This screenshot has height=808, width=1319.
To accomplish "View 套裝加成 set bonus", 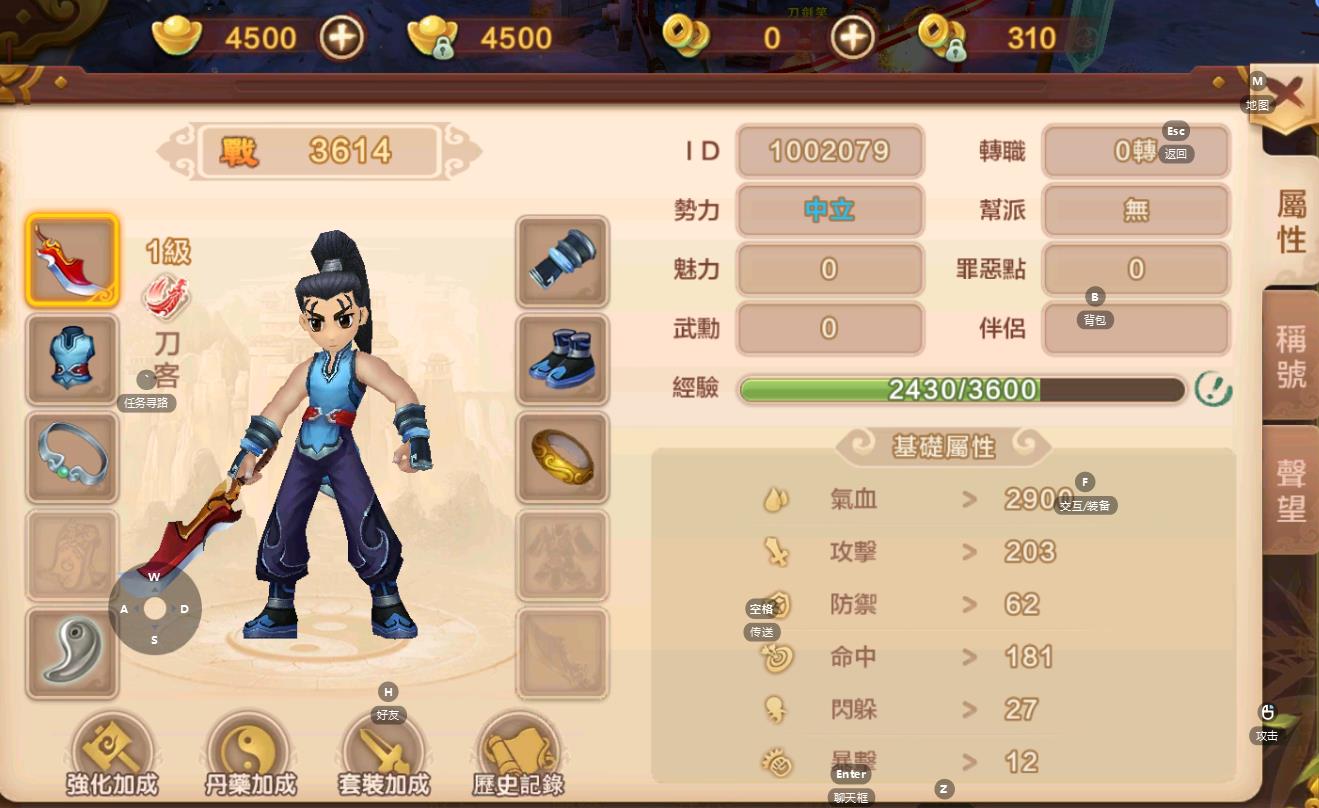I will pos(383,757).
